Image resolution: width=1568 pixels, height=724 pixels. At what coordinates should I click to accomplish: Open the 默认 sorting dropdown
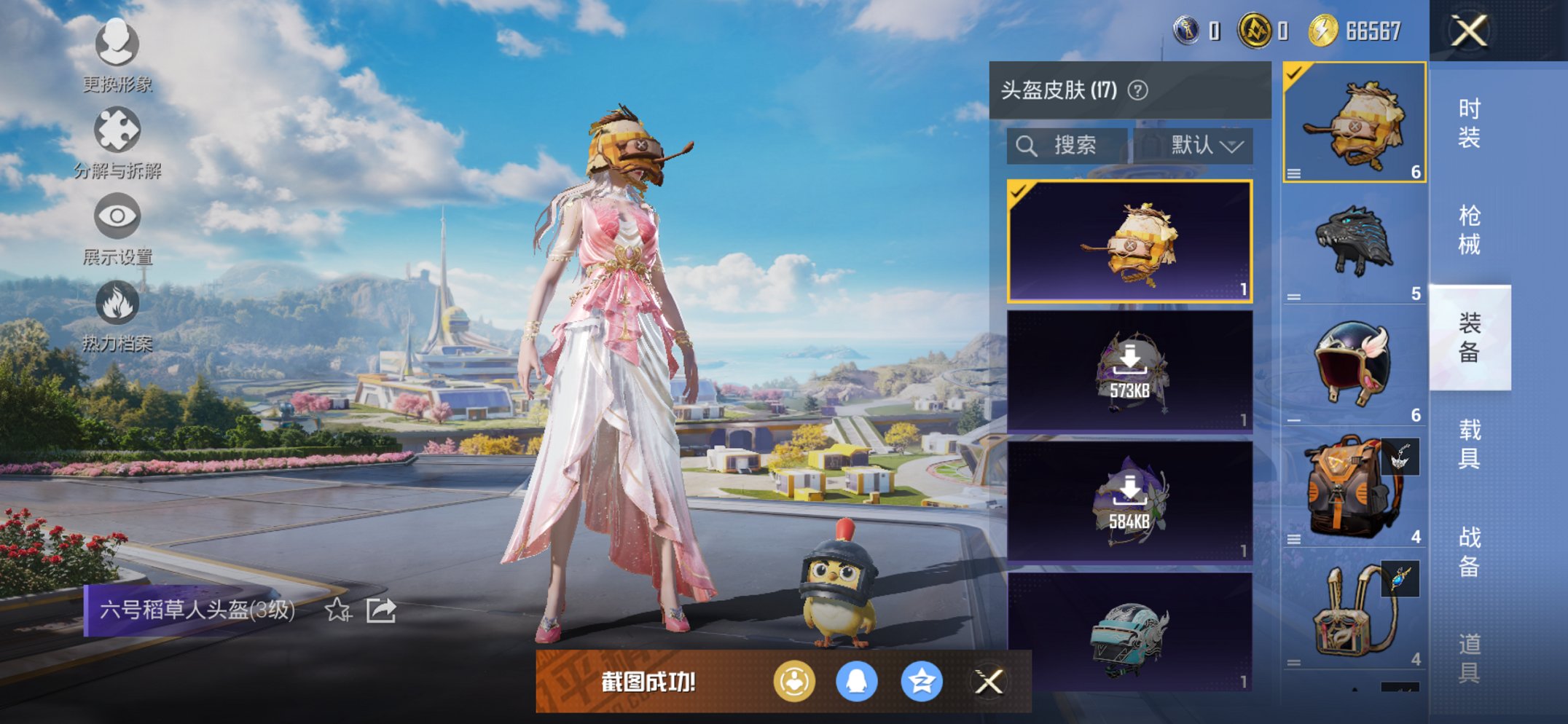pyautogui.click(x=1204, y=145)
